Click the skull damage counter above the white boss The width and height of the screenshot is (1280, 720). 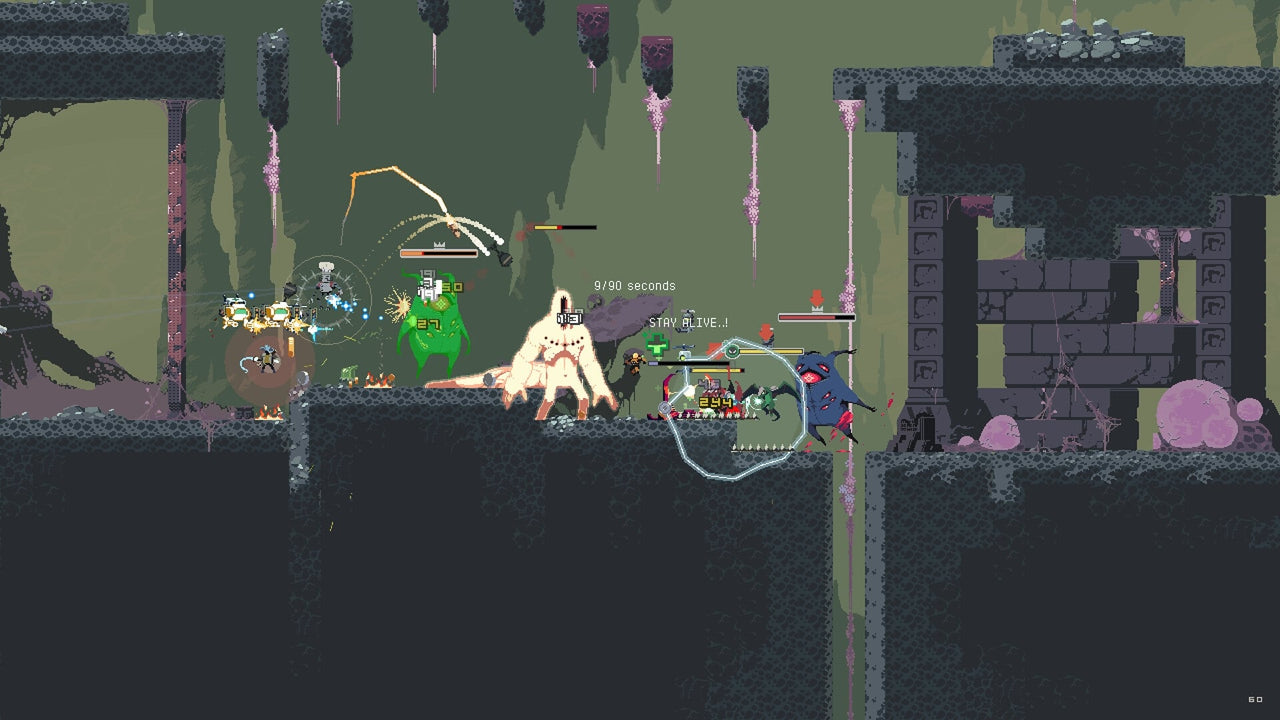[569, 318]
